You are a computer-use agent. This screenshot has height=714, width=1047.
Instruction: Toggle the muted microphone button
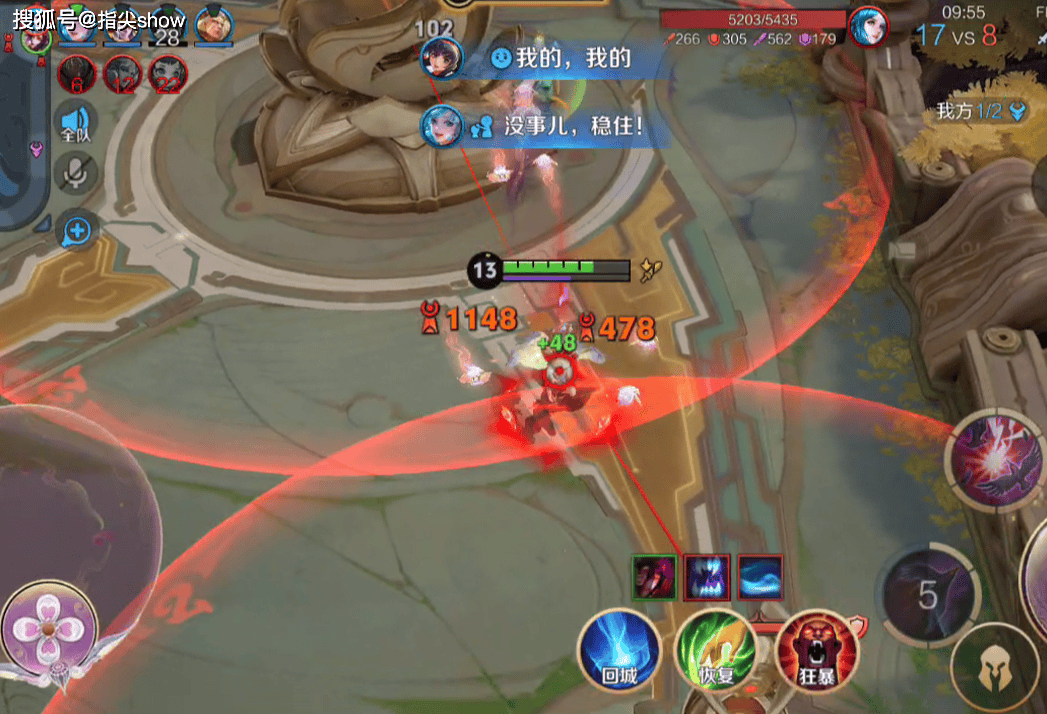(76, 175)
